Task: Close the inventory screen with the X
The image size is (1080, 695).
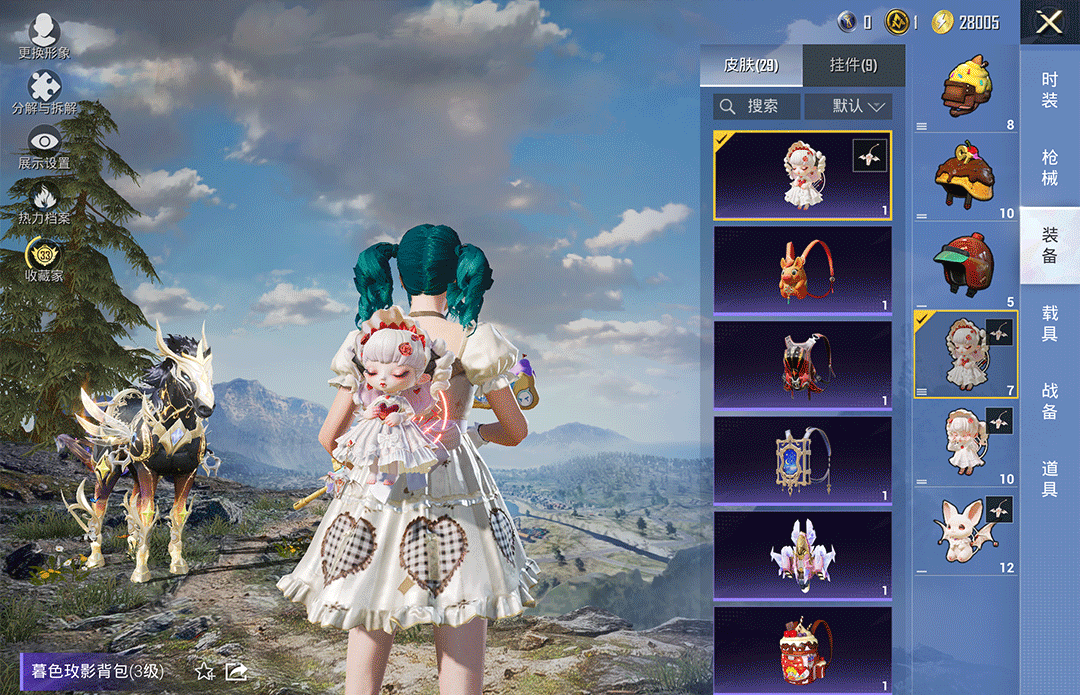Action: coord(1049,22)
